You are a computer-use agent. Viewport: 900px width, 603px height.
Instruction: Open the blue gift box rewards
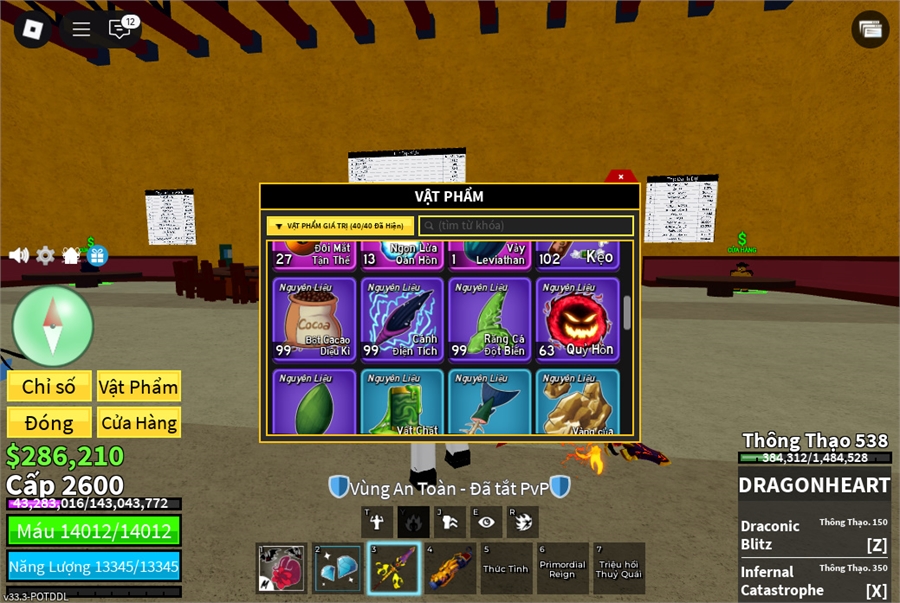(x=96, y=255)
